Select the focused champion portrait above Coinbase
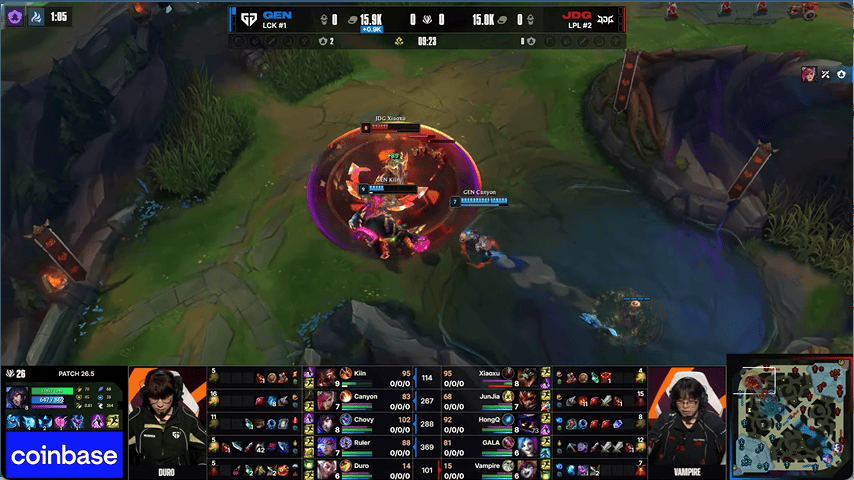The height and width of the screenshot is (480, 854). point(17,398)
